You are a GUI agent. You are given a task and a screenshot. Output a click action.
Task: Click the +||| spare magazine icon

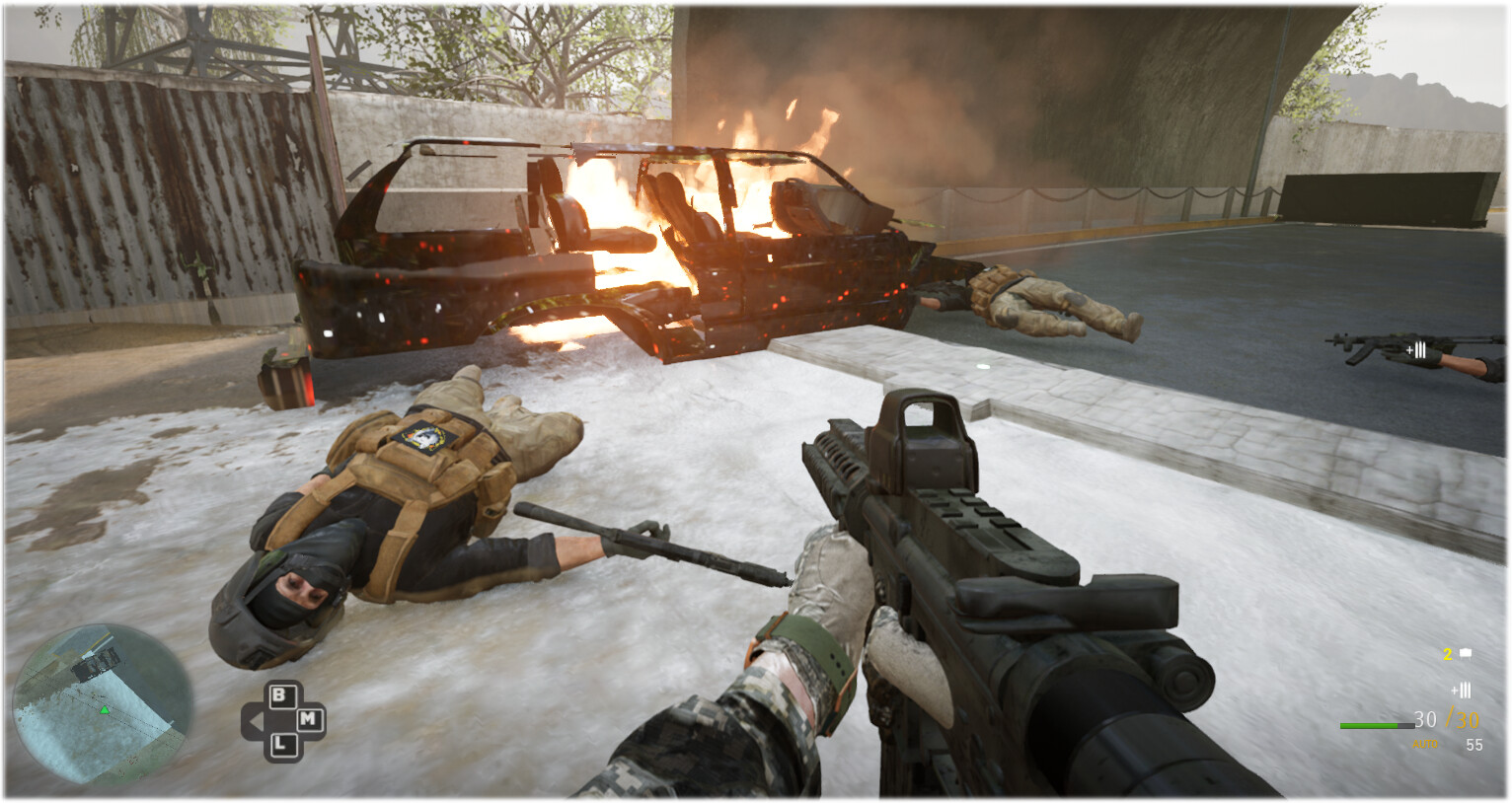point(1462,690)
